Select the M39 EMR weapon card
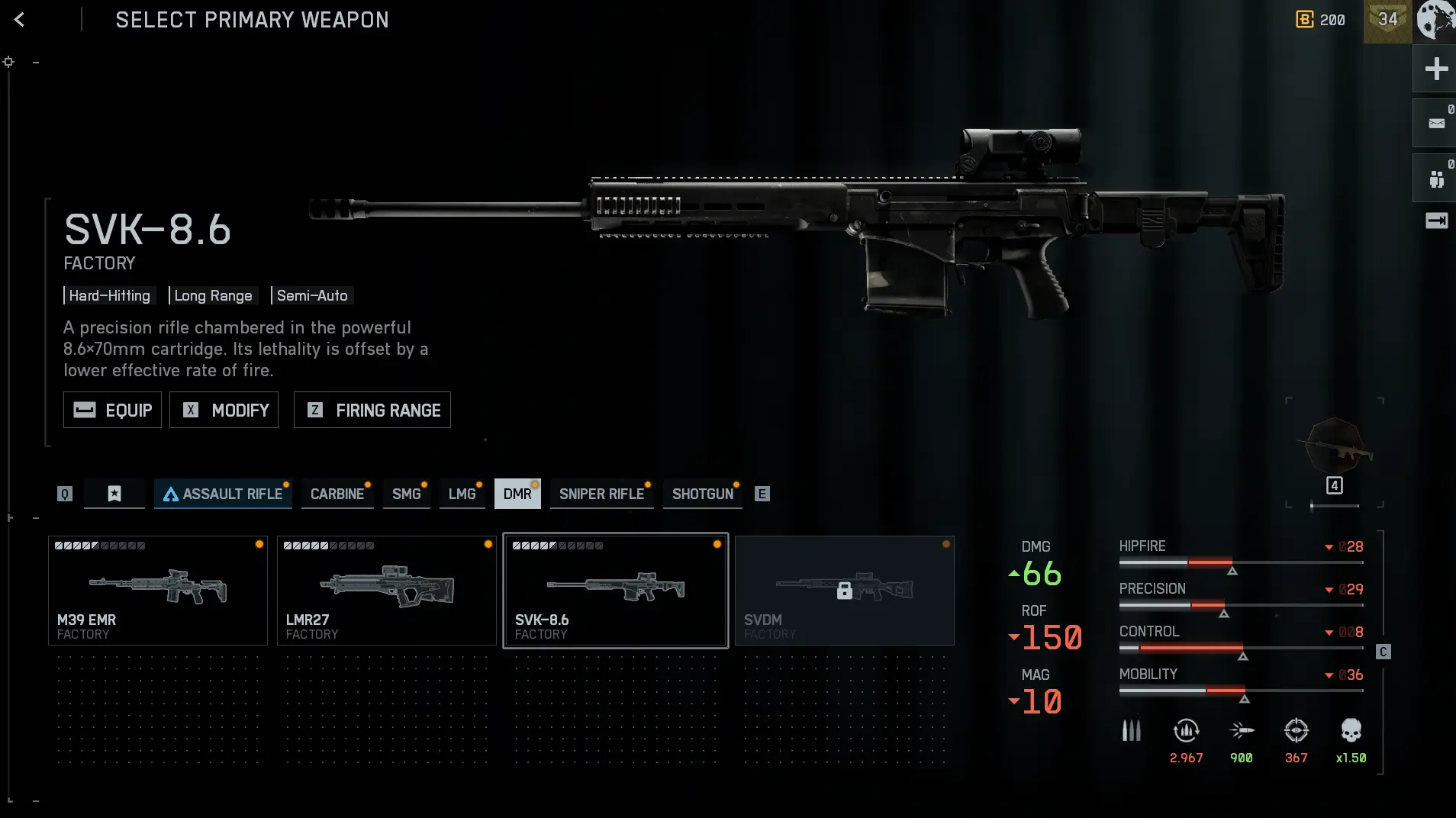This screenshot has height=818, width=1456. point(158,590)
